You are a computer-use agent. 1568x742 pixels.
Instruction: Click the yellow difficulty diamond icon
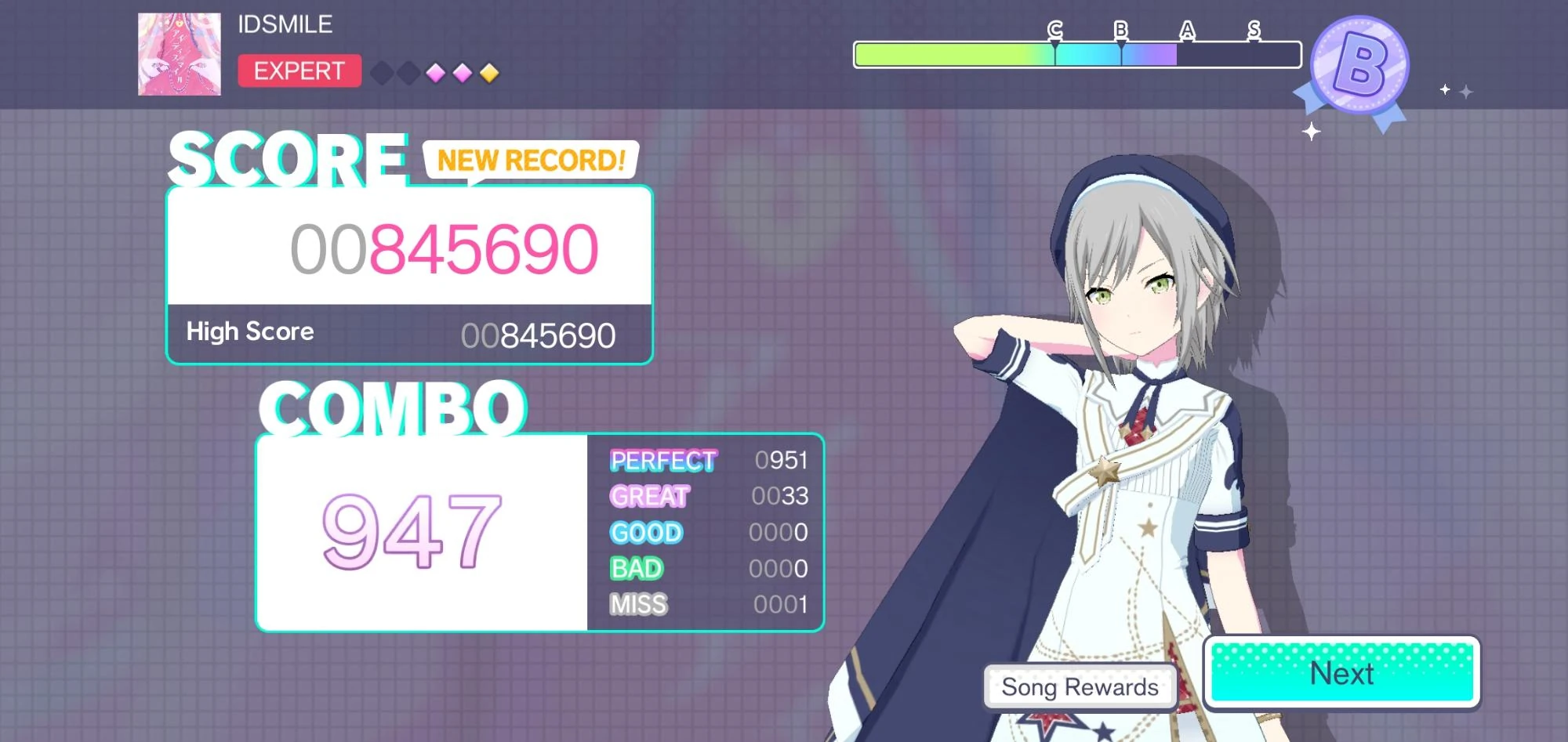488,72
